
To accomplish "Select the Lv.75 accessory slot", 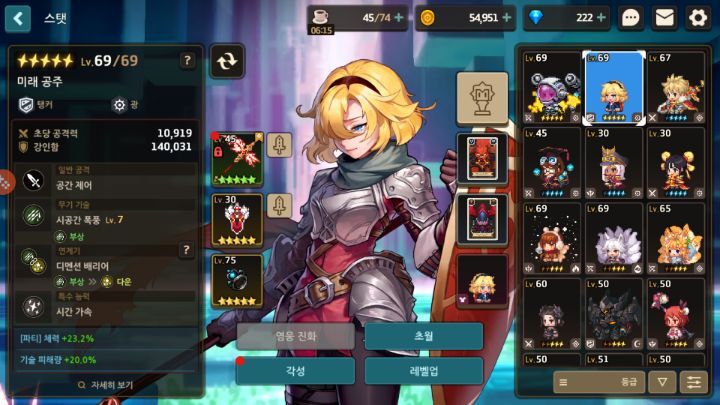I will [238, 280].
